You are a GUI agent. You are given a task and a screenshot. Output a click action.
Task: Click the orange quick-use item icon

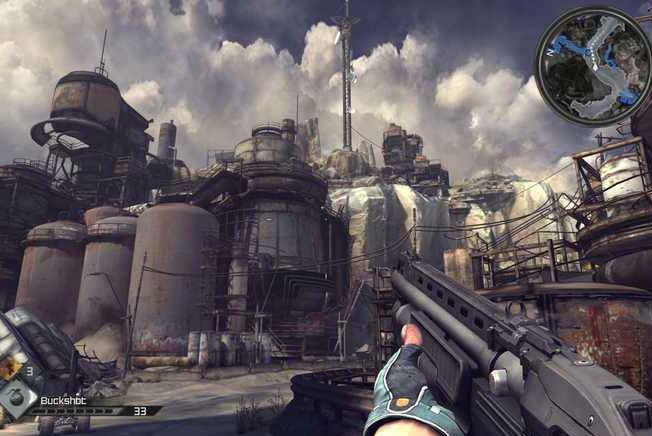click(9, 366)
